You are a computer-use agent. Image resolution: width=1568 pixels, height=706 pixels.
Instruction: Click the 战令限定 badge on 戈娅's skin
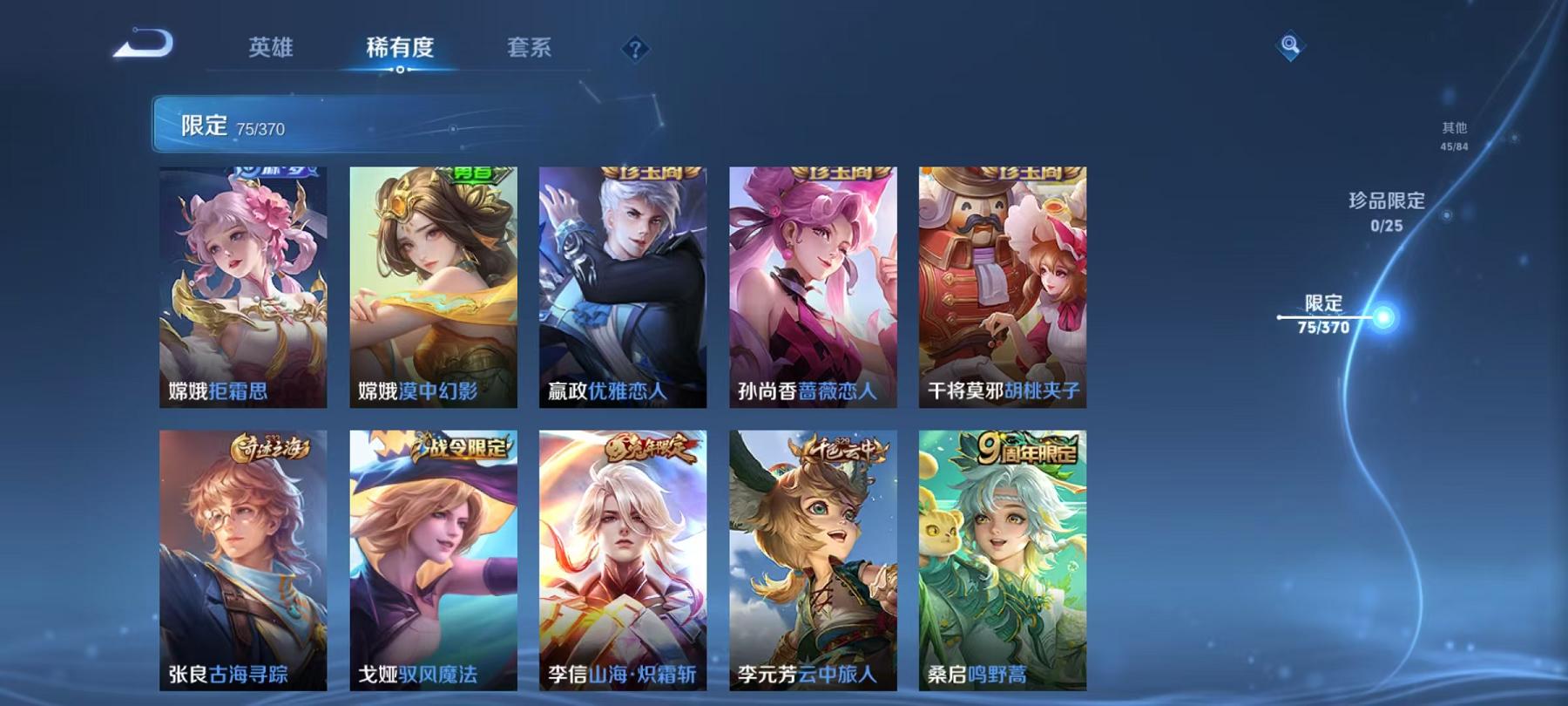tap(466, 445)
